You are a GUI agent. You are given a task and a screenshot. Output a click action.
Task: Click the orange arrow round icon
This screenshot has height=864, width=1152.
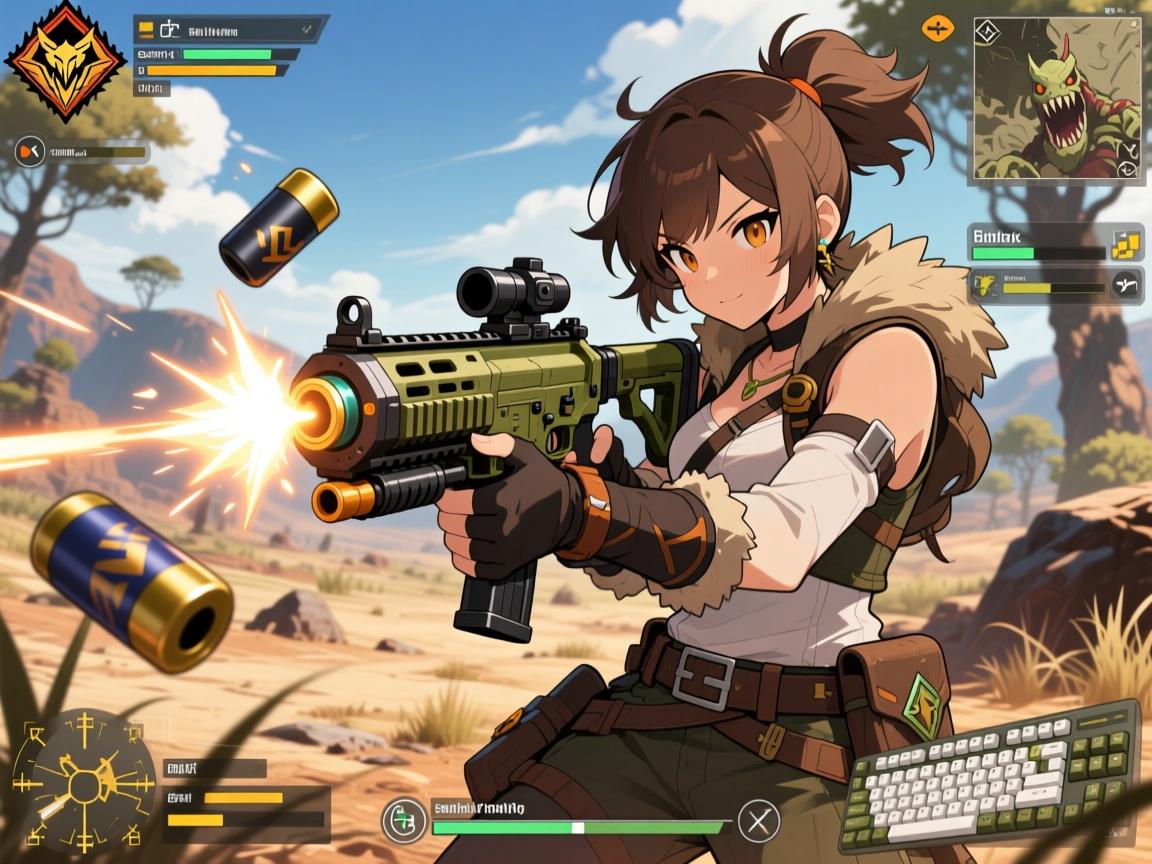[x=31, y=152]
